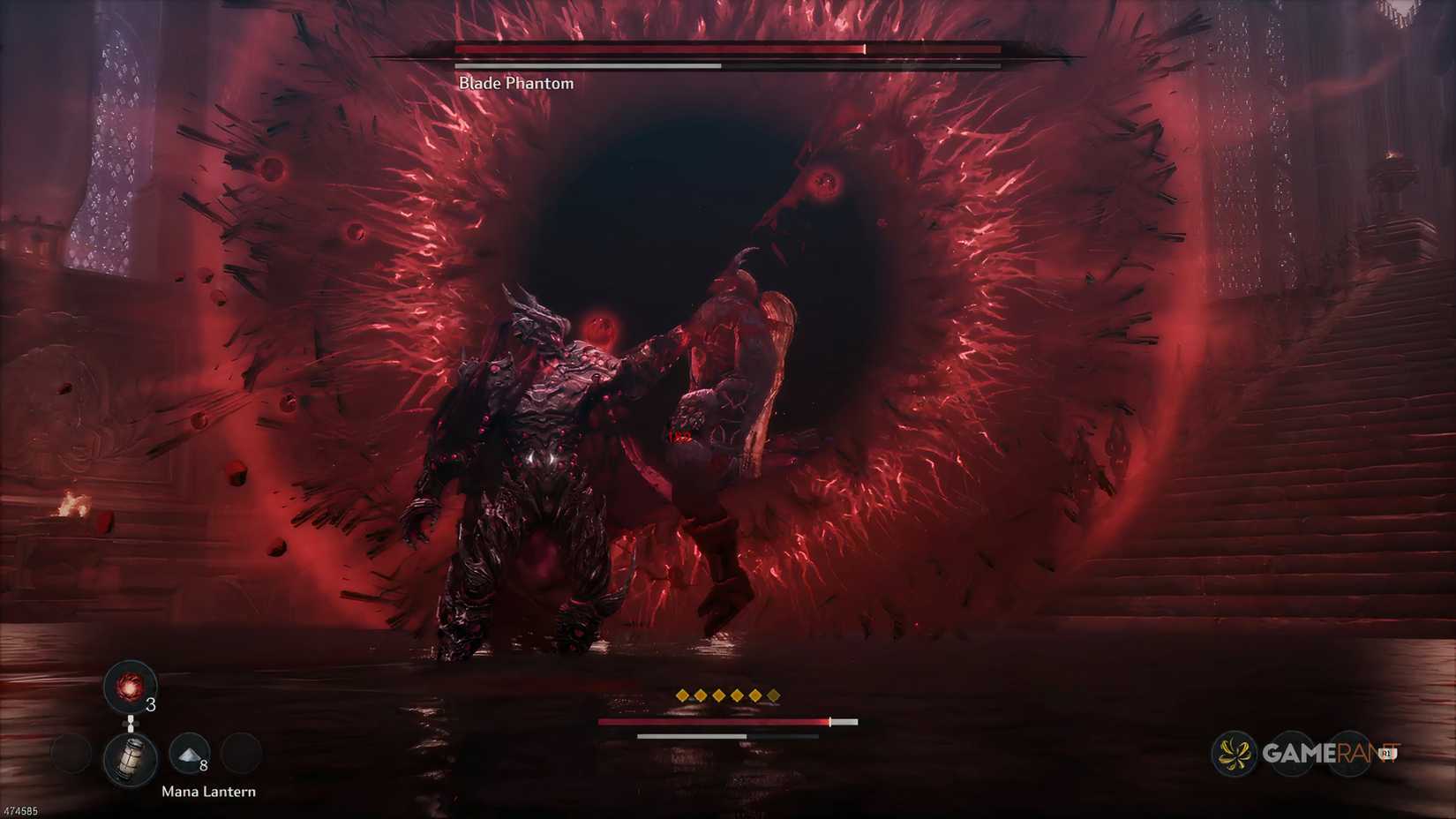Viewport: 1456px width, 819px height.
Task: Toggle the first yellow diamond charge marker
Action: (x=682, y=695)
